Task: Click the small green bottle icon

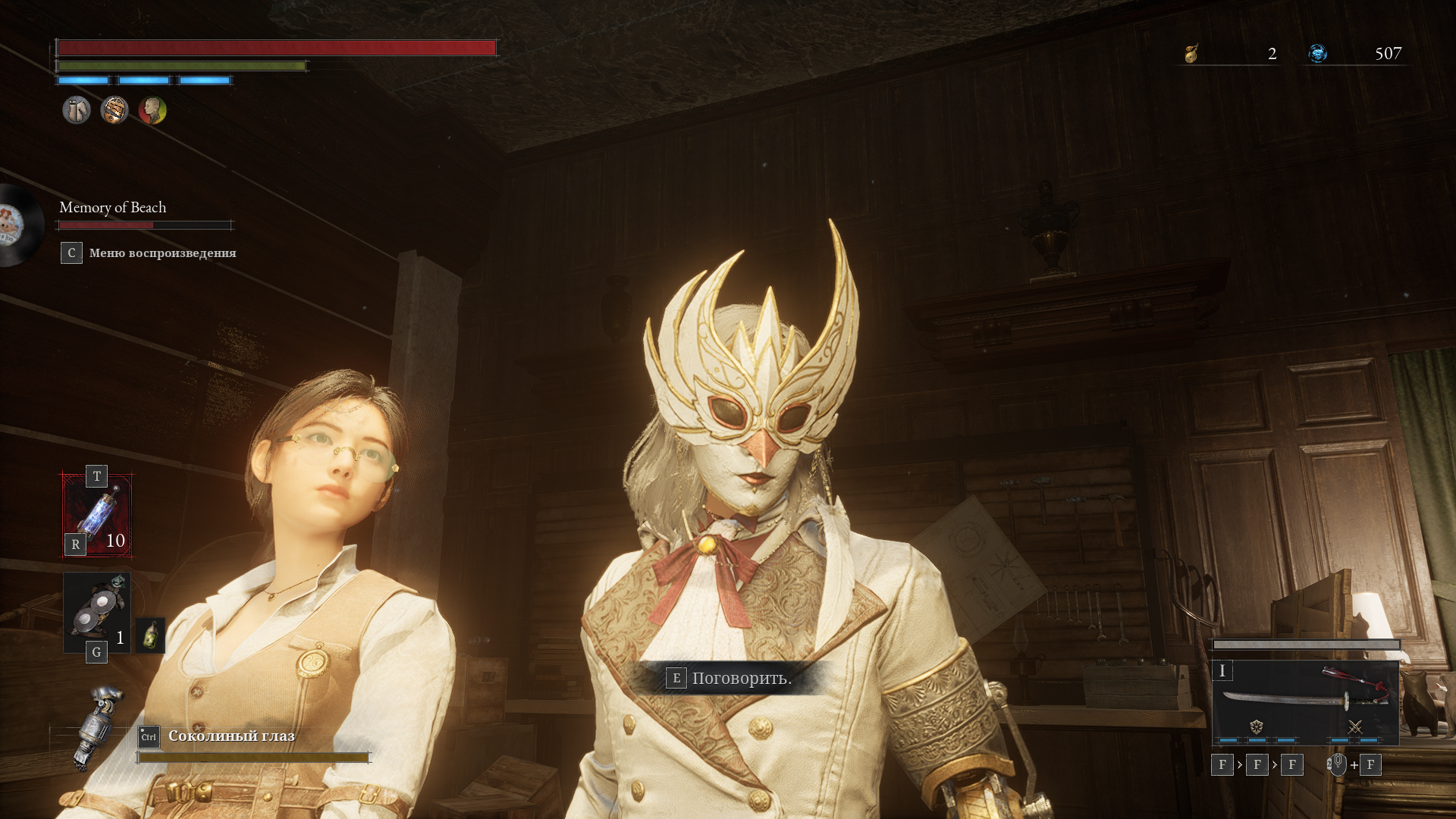Action: point(151,635)
